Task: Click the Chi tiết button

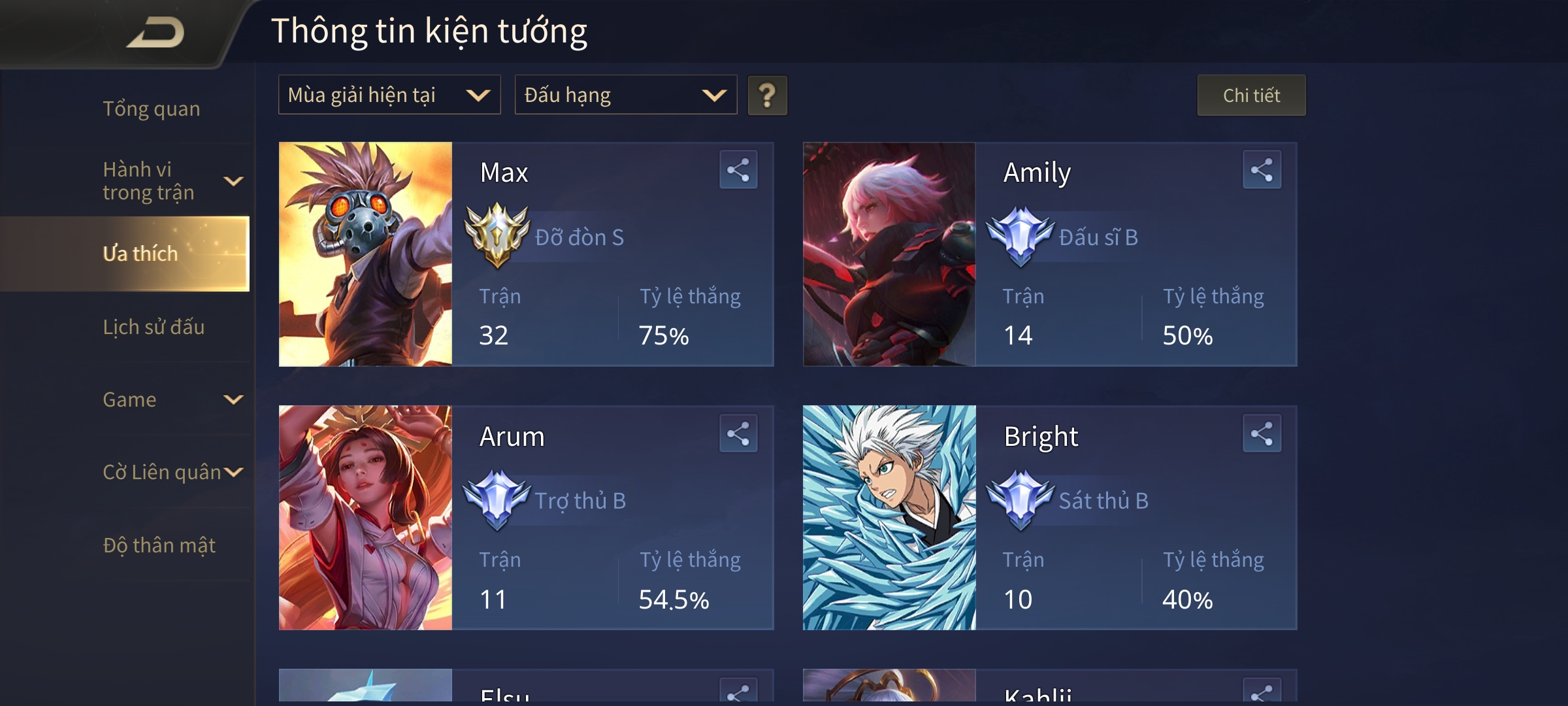Action: (1251, 95)
